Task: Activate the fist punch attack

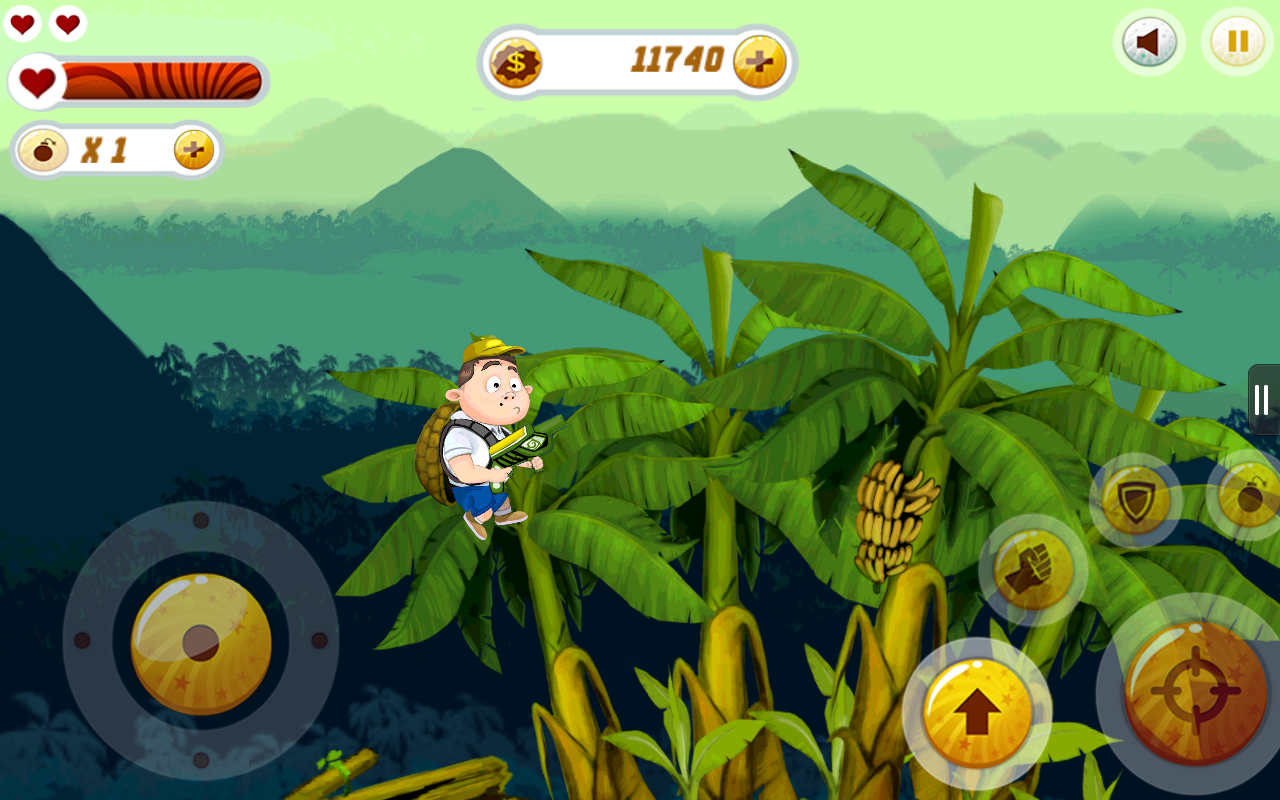Action: coord(1033,571)
